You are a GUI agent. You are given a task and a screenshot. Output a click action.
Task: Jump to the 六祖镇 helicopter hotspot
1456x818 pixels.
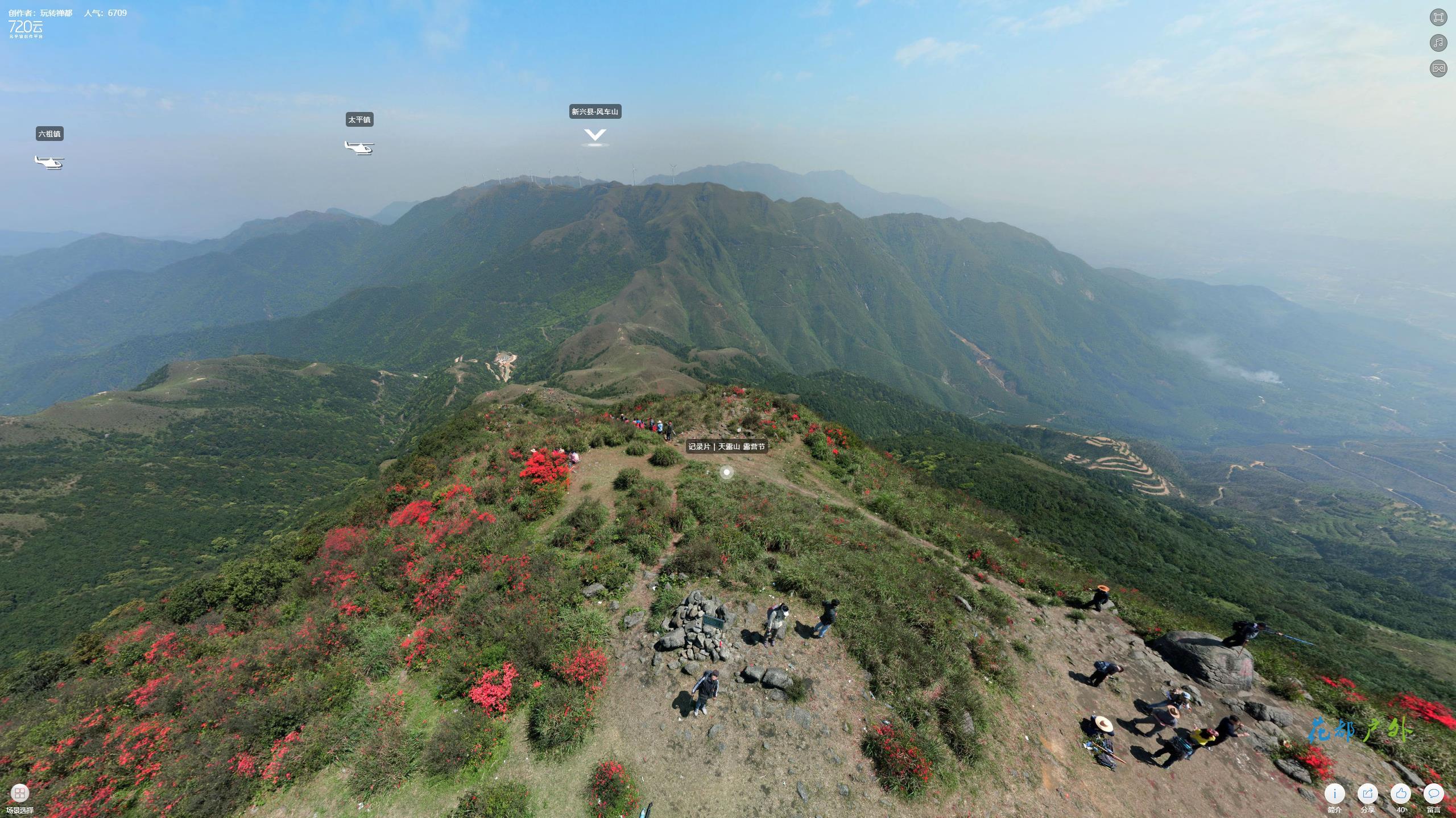click(49, 162)
